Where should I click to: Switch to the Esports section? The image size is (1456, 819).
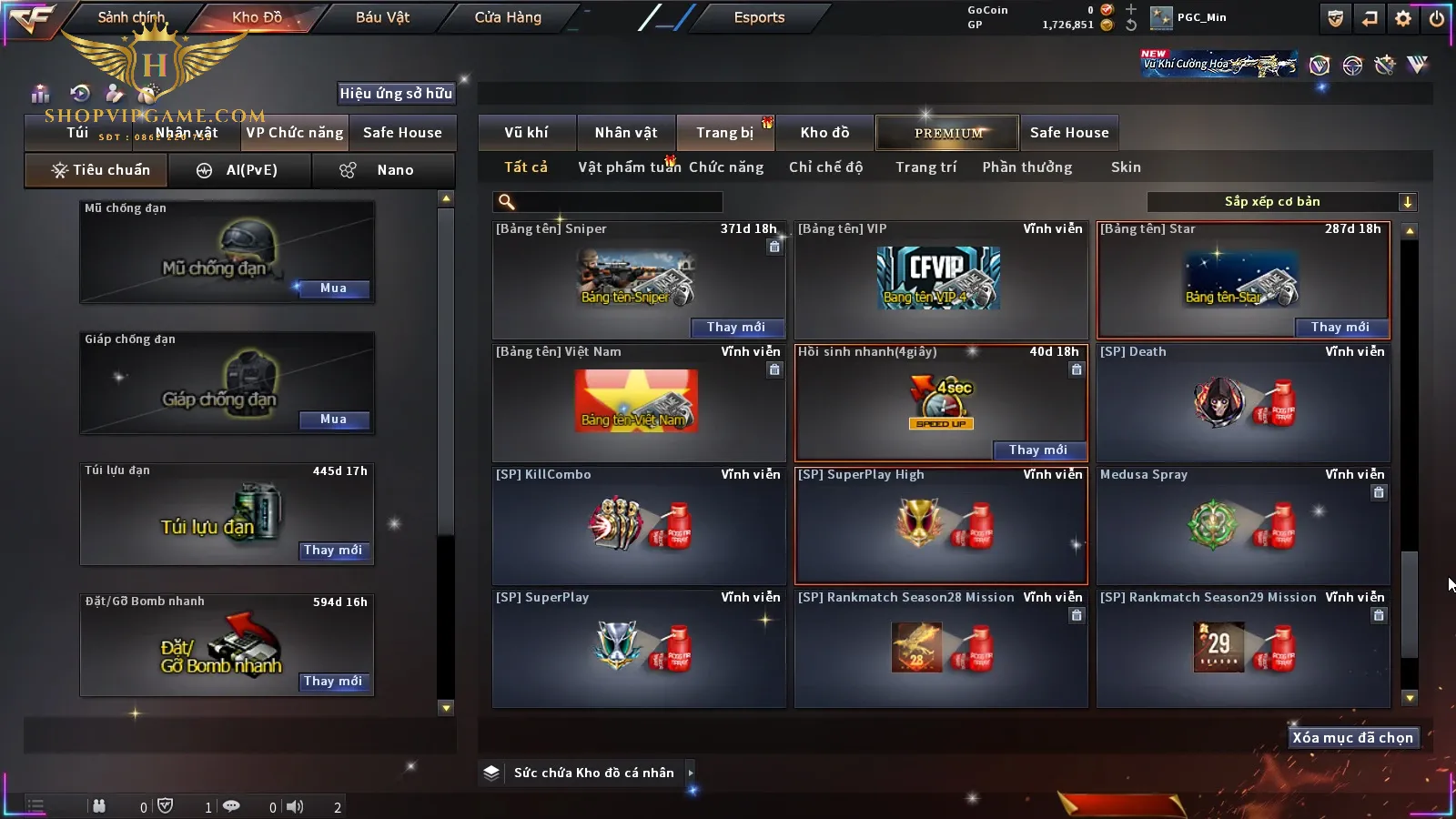coord(759,17)
